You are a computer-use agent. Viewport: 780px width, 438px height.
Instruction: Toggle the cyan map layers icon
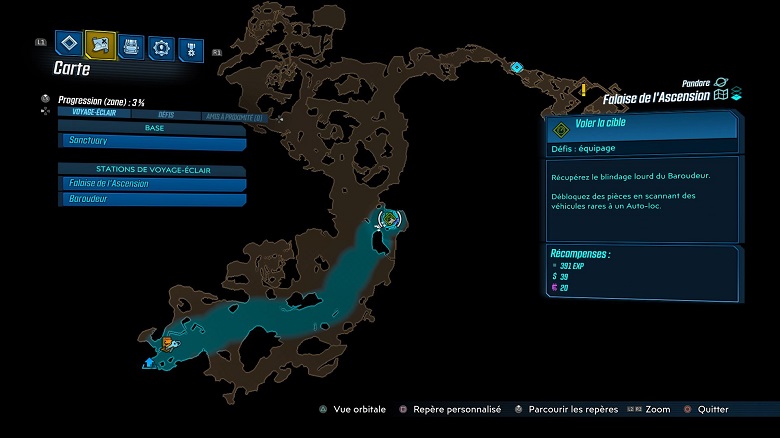pos(736,95)
